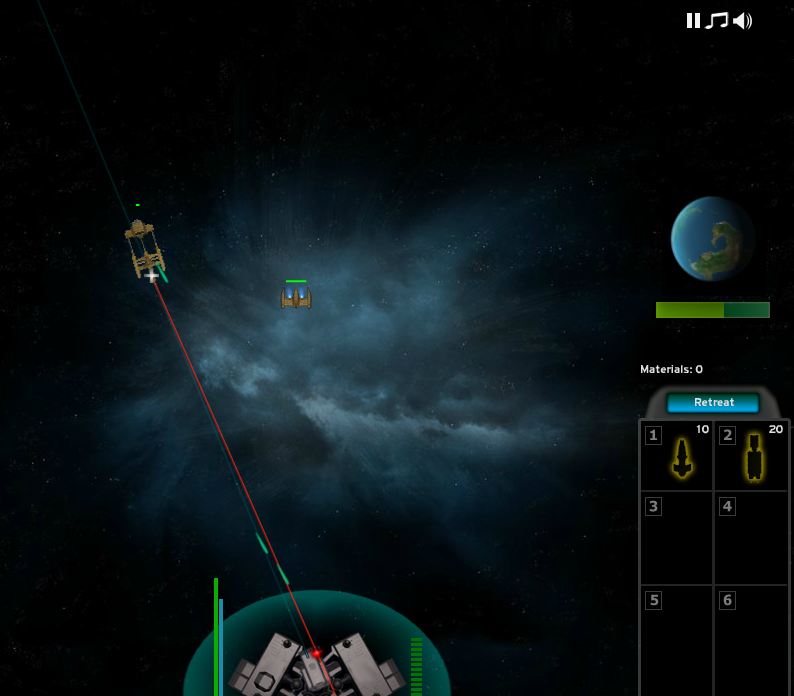The height and width of the screenshot is (696, 794).
Task: Choose the ship in slot 2
Action: (x=752, y=456)
